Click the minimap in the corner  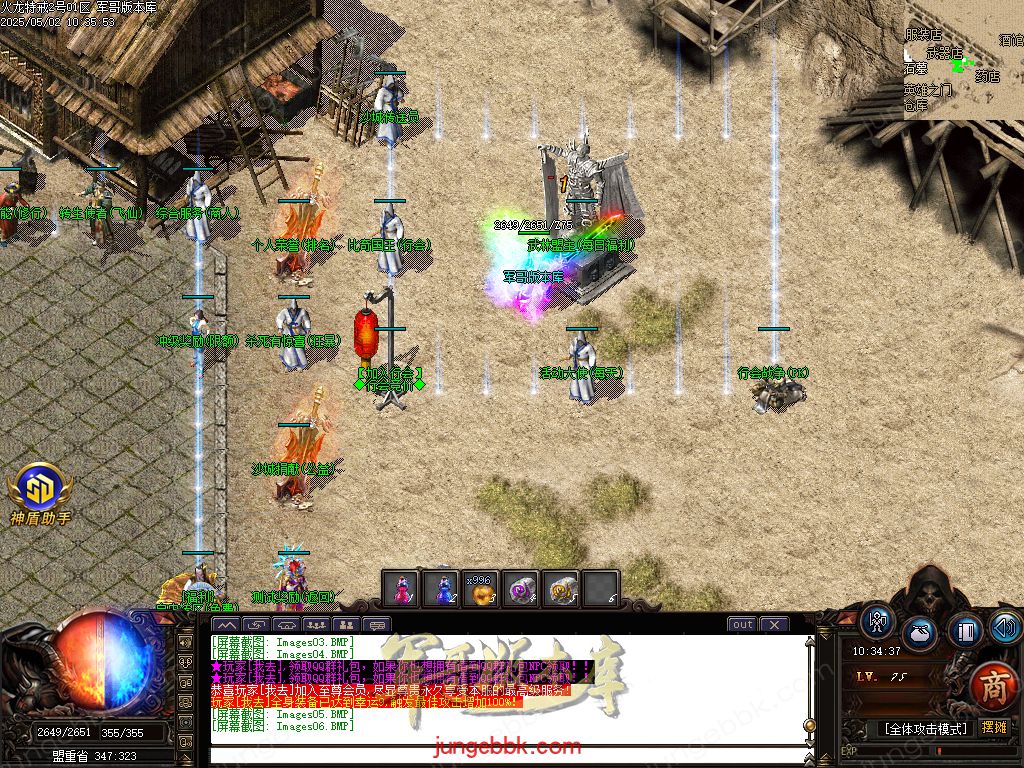963,60
